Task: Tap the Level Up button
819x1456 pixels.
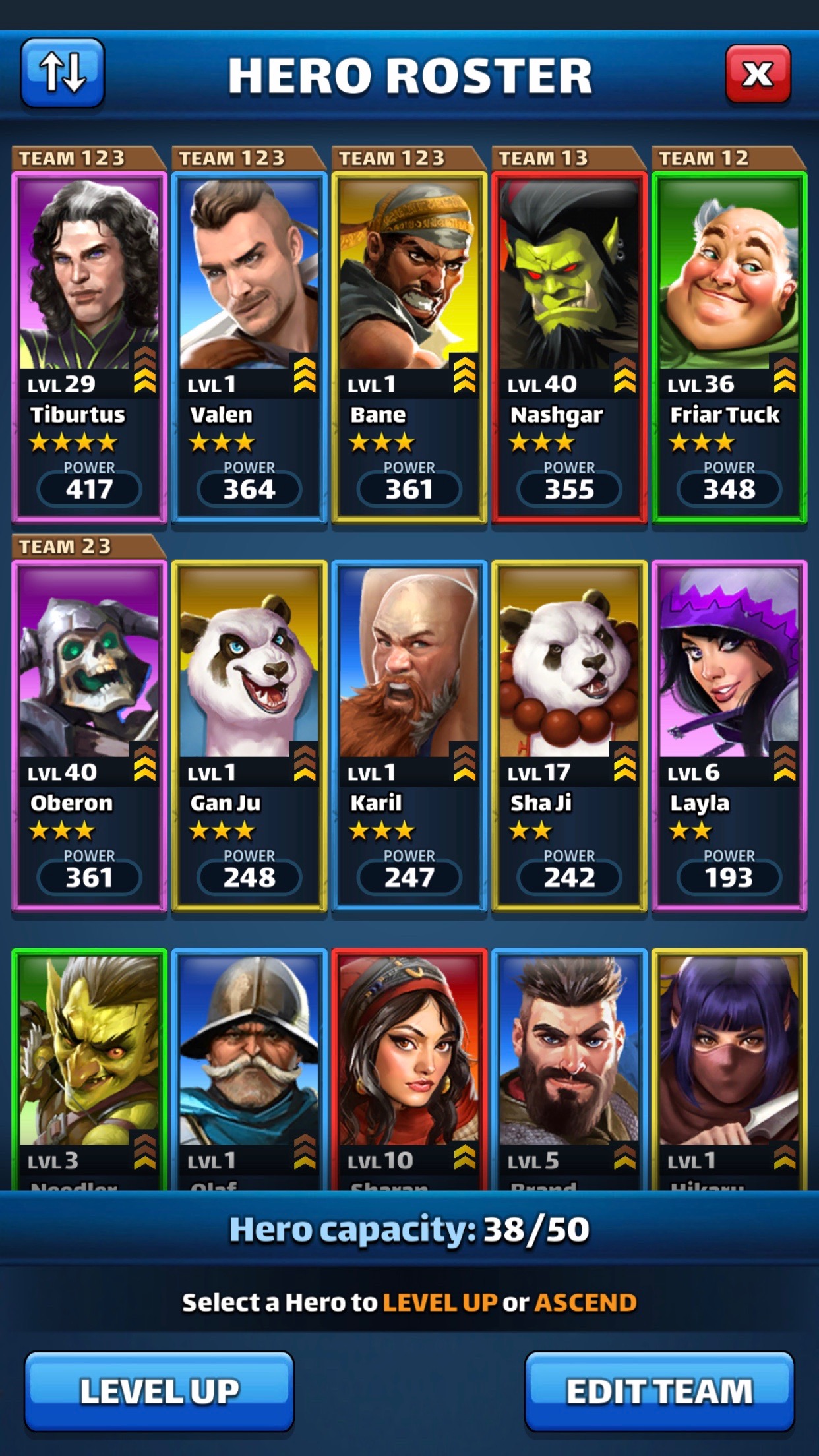Action: [159, 1390]
